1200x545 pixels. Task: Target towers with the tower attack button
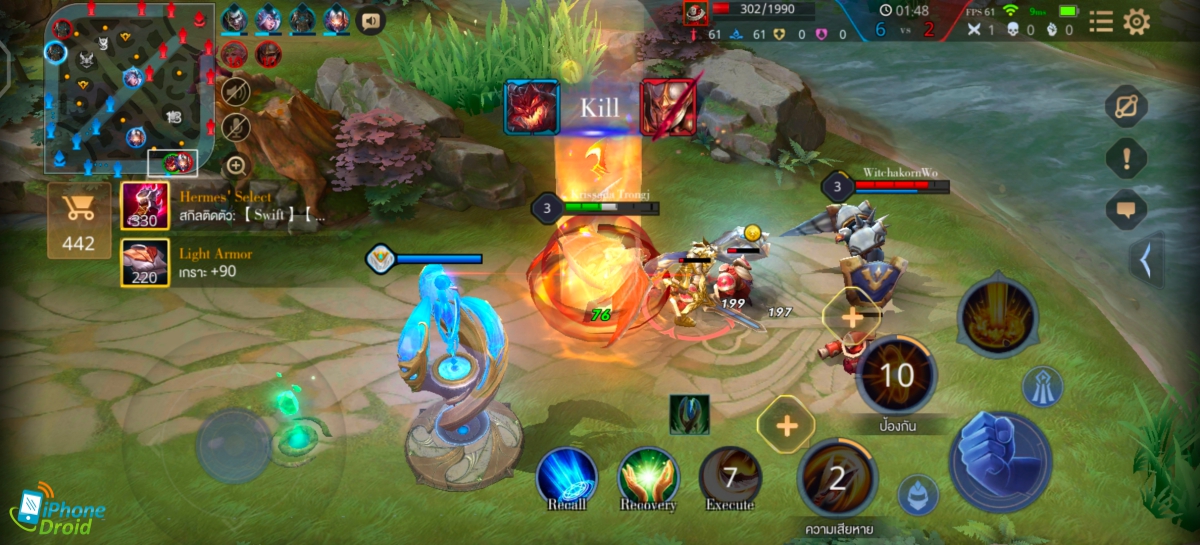point(1041,386)
